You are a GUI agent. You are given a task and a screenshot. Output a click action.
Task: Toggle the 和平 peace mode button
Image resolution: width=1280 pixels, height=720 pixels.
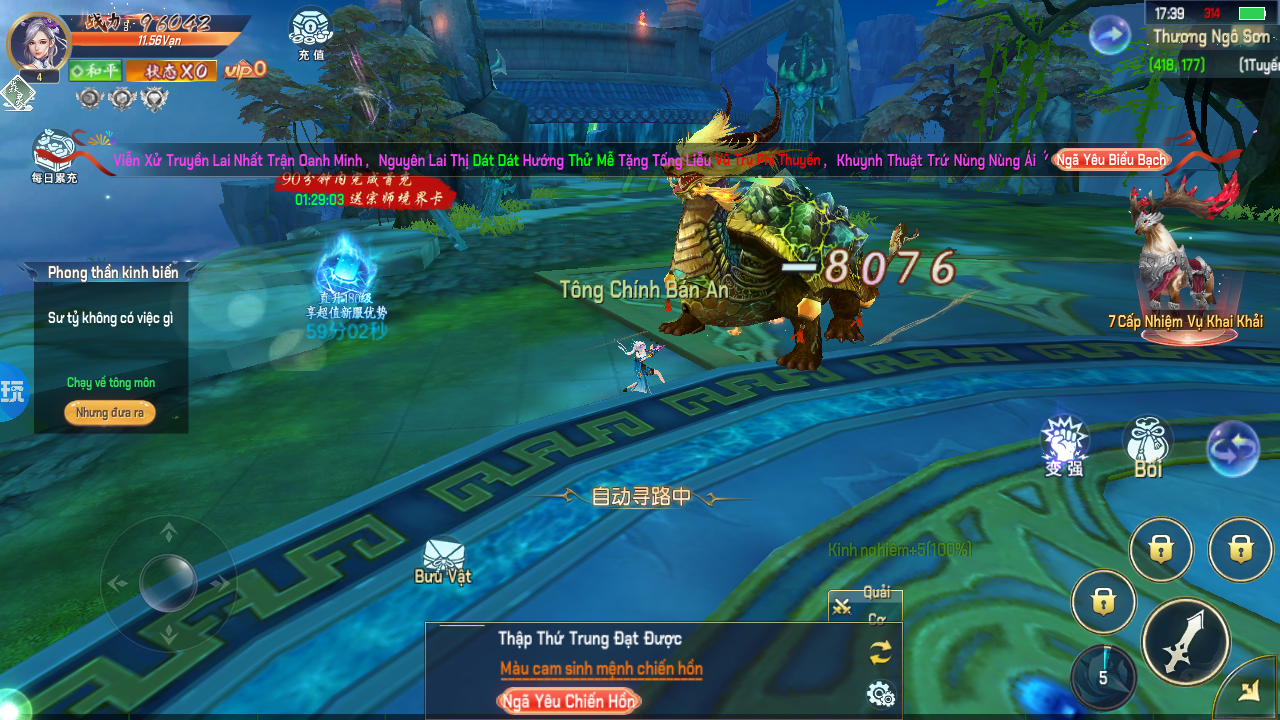[95, 71]
